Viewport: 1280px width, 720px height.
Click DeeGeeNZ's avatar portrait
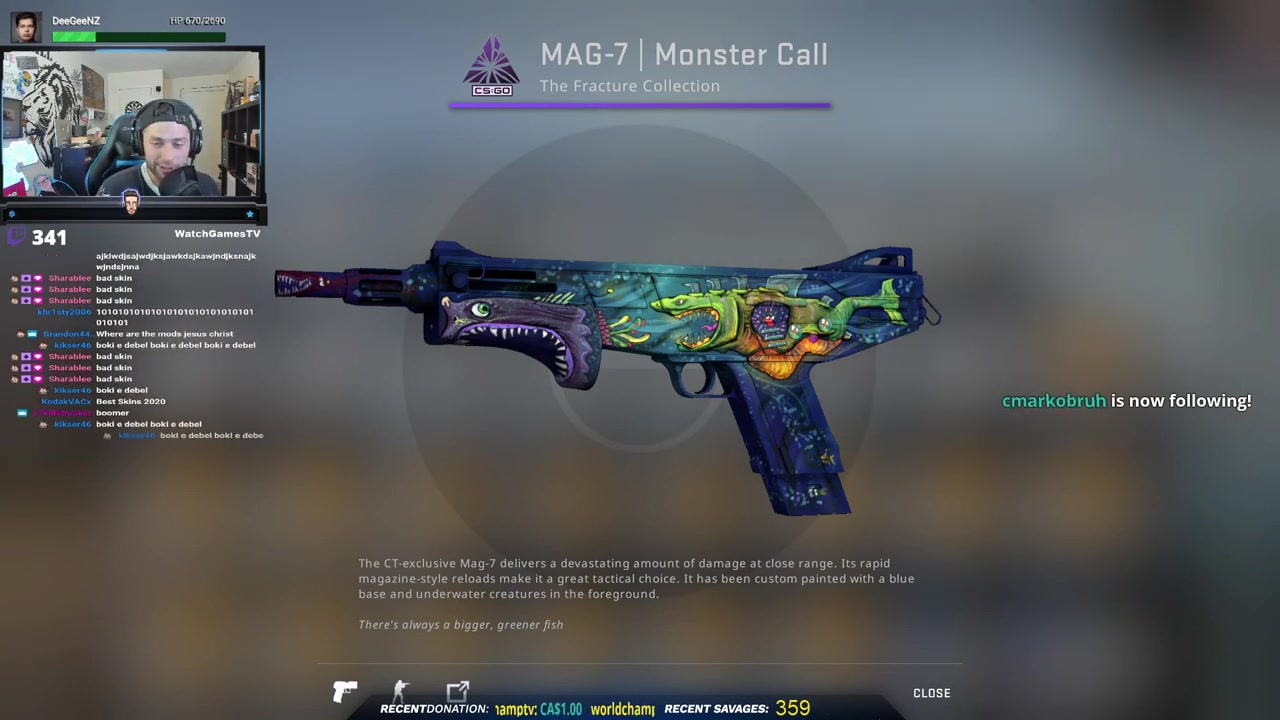[x=26, y=27]
